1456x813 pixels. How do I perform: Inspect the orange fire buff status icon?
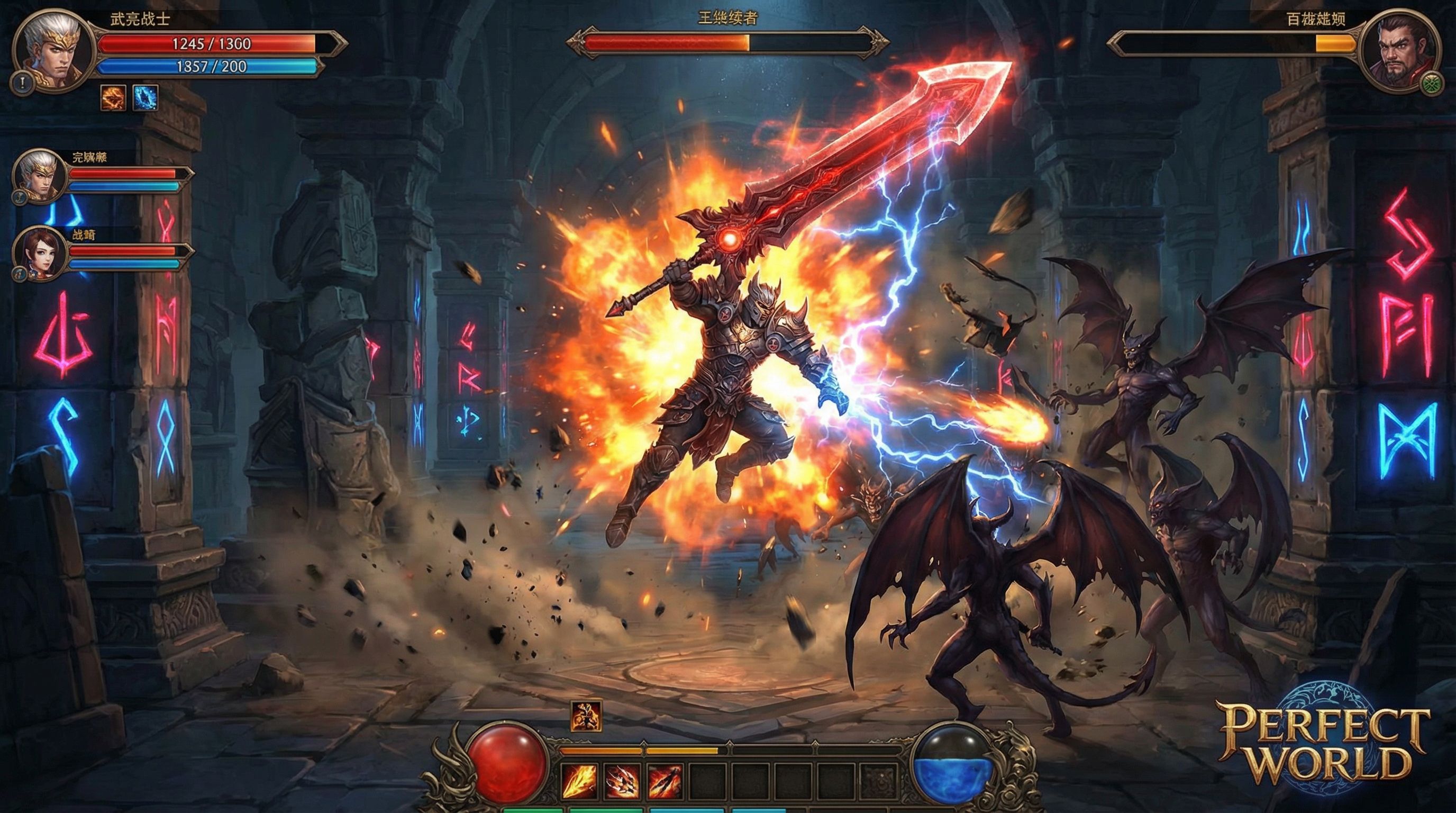coord(113,98)
